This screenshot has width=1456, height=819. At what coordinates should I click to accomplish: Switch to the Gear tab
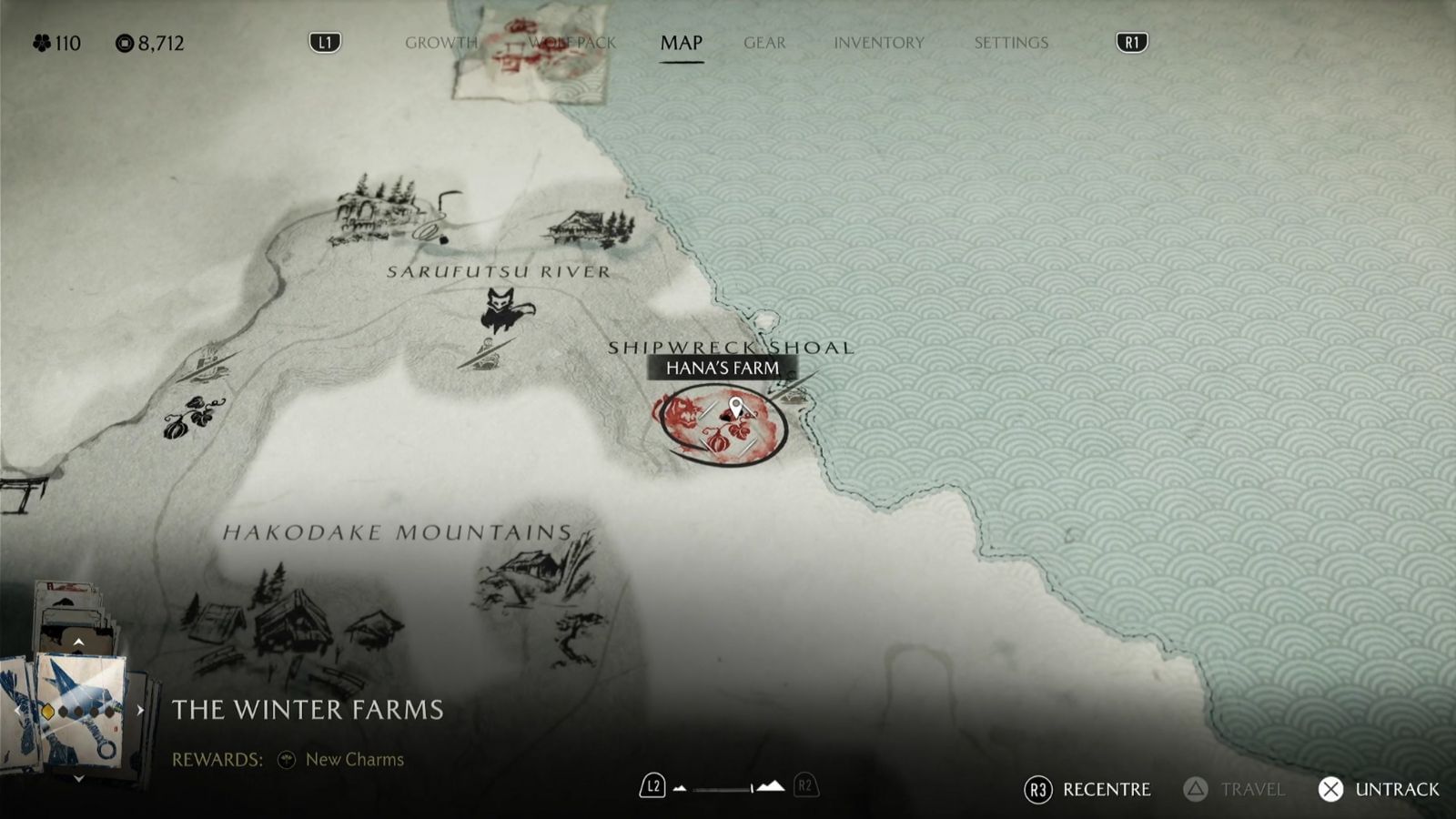click(764, 43)
